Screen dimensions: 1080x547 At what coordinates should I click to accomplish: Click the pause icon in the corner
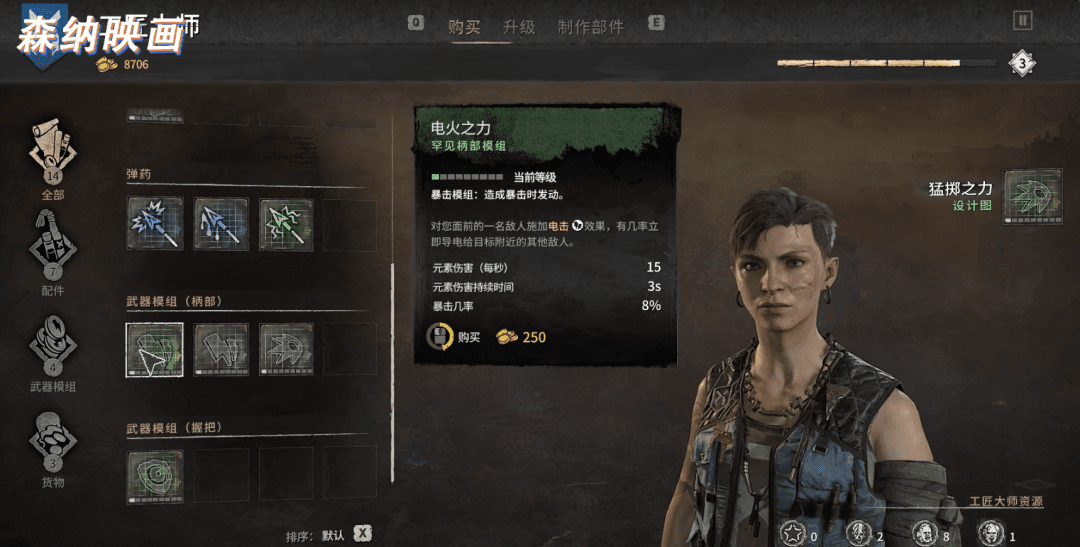pos(1022,20)
